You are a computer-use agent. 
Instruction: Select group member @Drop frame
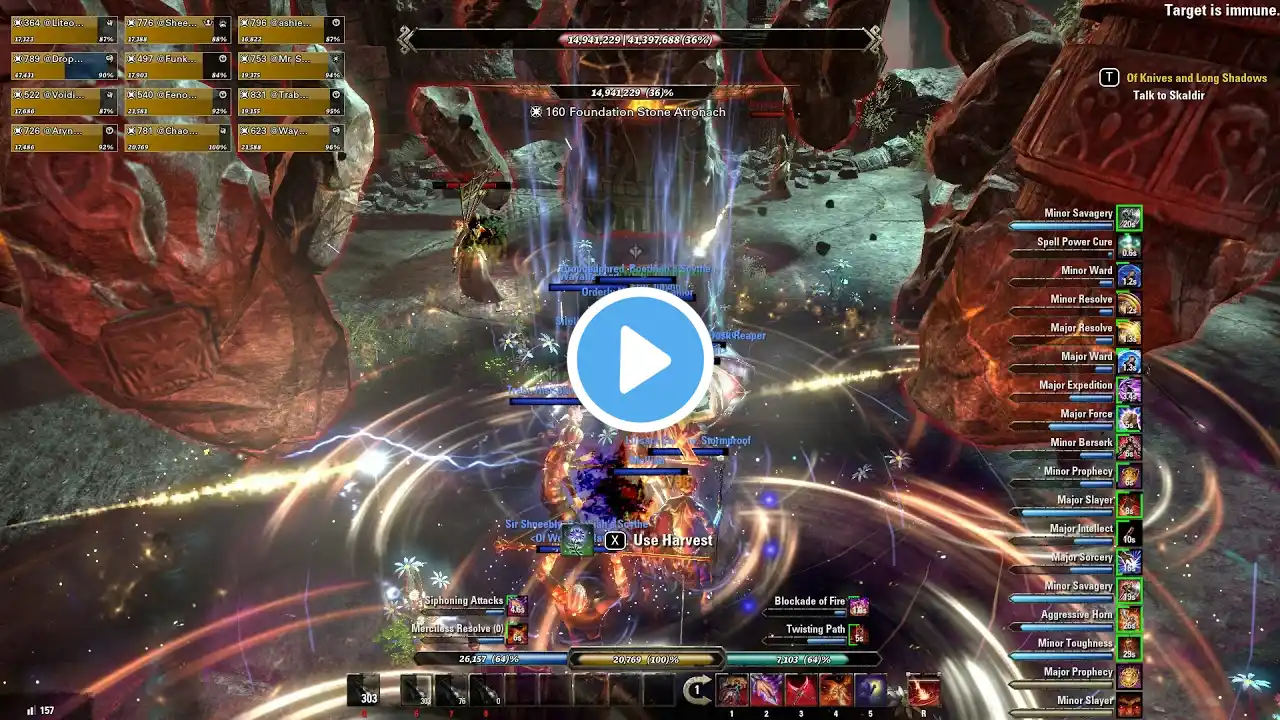click(x=62, y=65)
